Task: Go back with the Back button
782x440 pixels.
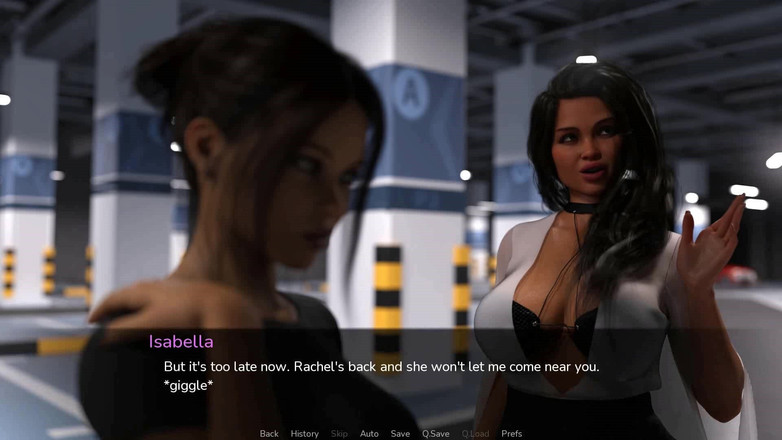Action: [269, 434]
